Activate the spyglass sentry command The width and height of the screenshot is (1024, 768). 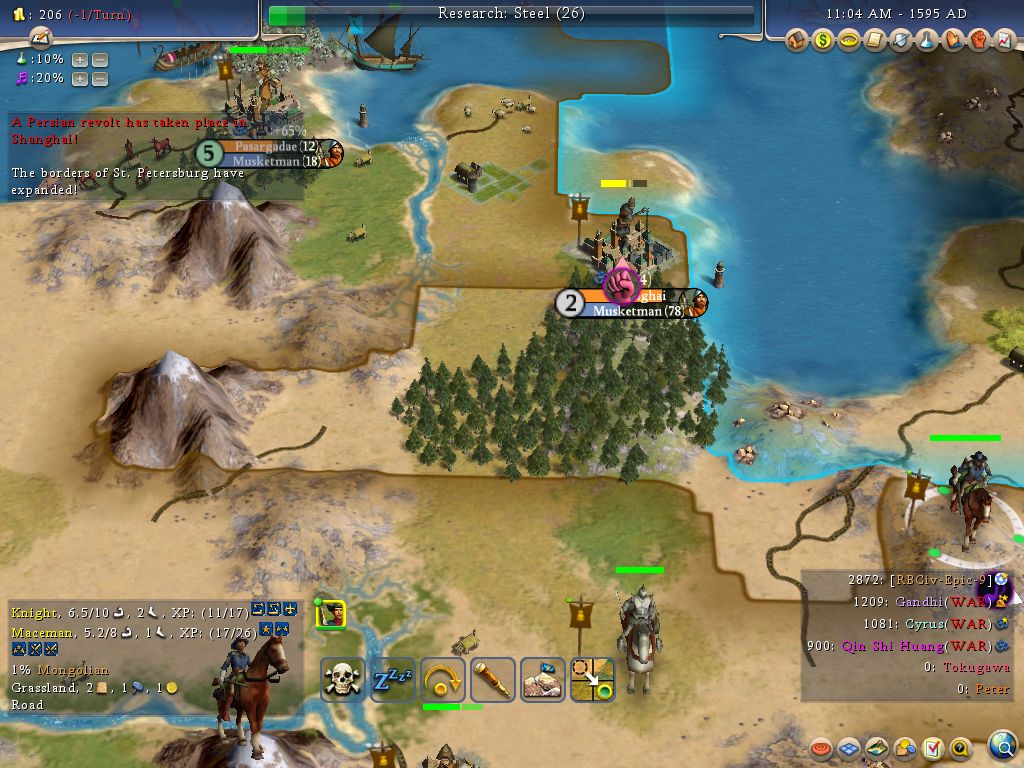coord(493,680)
